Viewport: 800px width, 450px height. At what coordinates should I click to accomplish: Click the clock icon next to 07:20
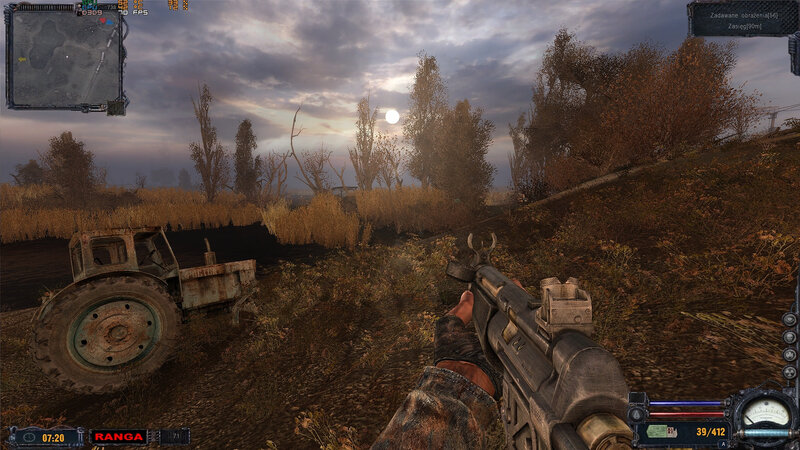click(27, 436)
